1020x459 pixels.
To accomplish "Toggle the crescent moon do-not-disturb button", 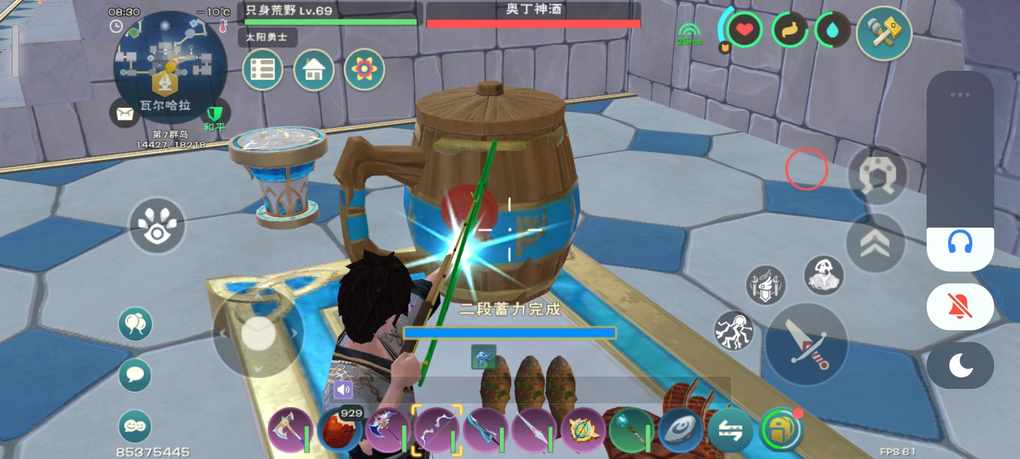I will click(x=960, y=365).
